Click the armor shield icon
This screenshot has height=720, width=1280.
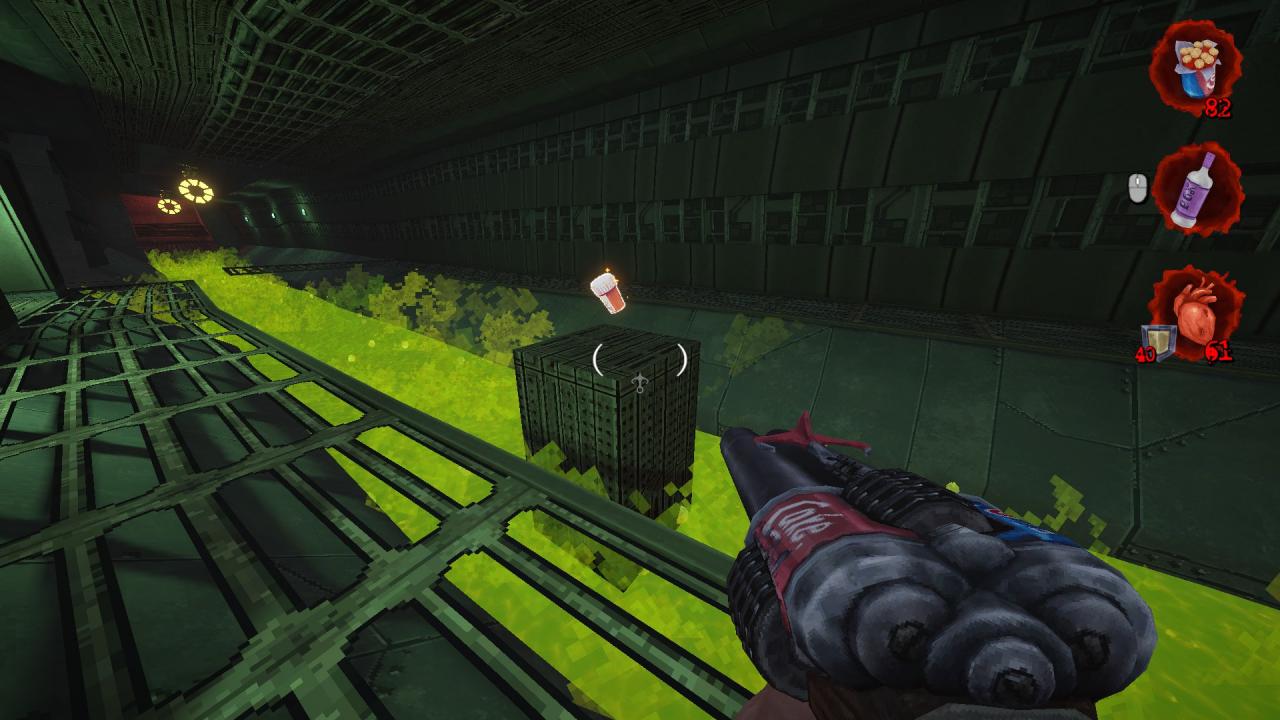click(x=1154, y=339)
